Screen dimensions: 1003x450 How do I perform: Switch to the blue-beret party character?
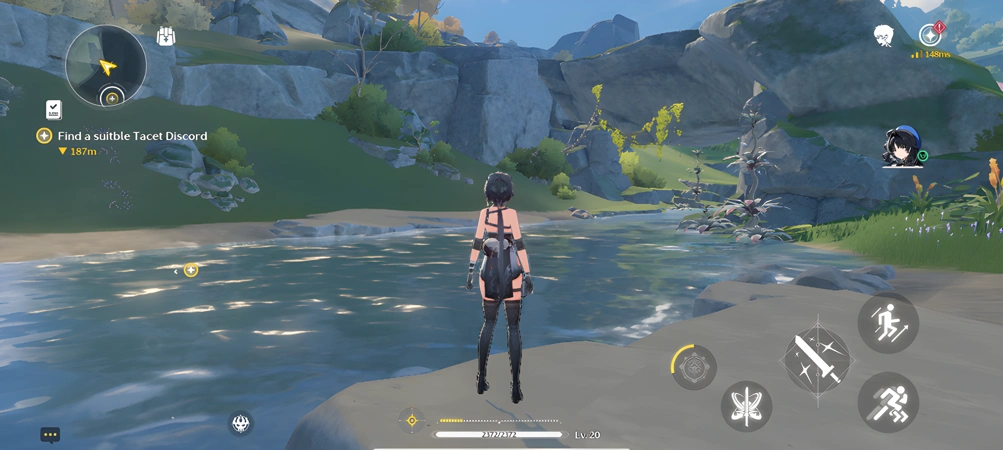click(901, 148)
